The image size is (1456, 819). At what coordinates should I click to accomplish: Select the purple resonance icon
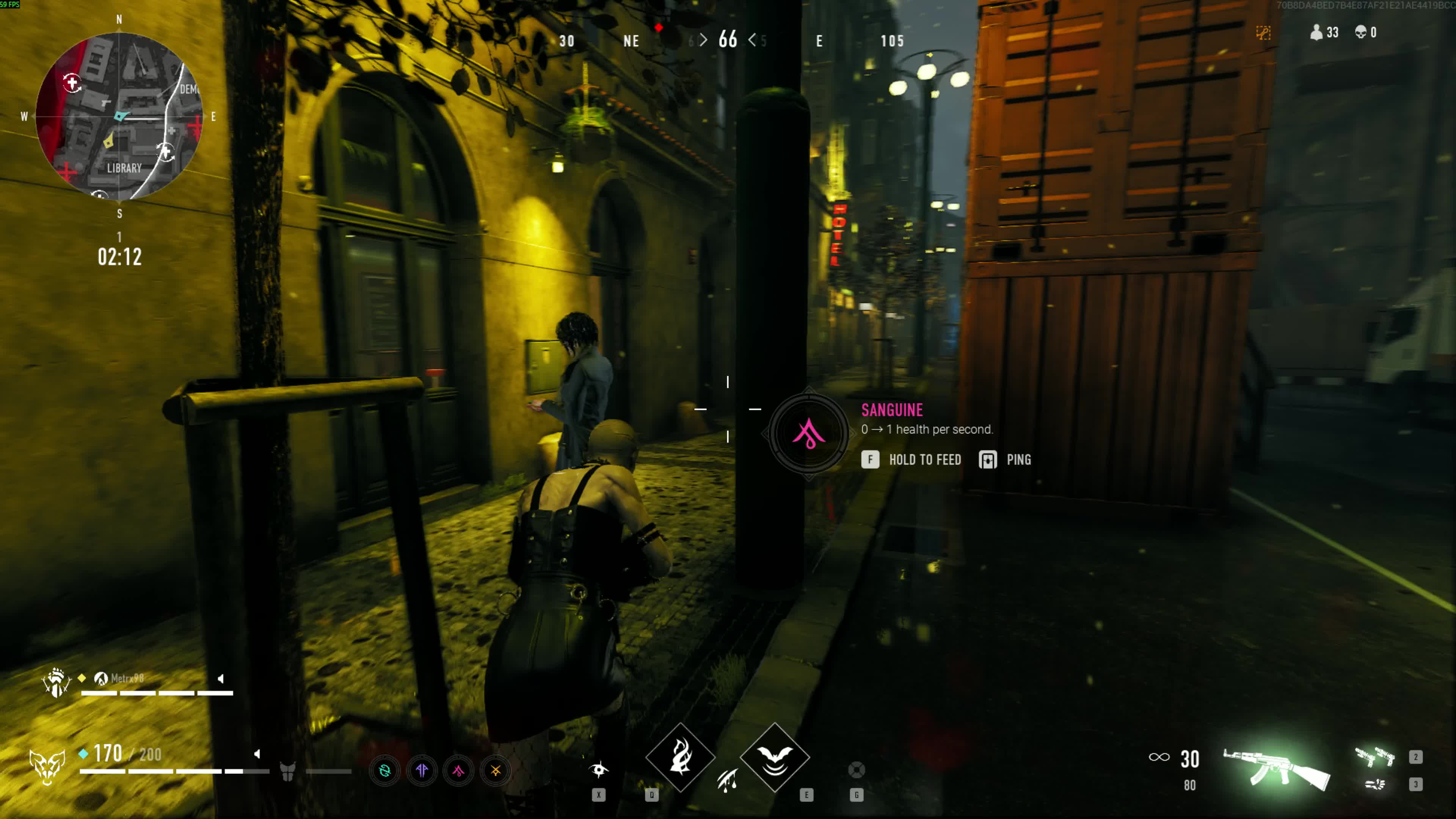[x=422, y=770]
